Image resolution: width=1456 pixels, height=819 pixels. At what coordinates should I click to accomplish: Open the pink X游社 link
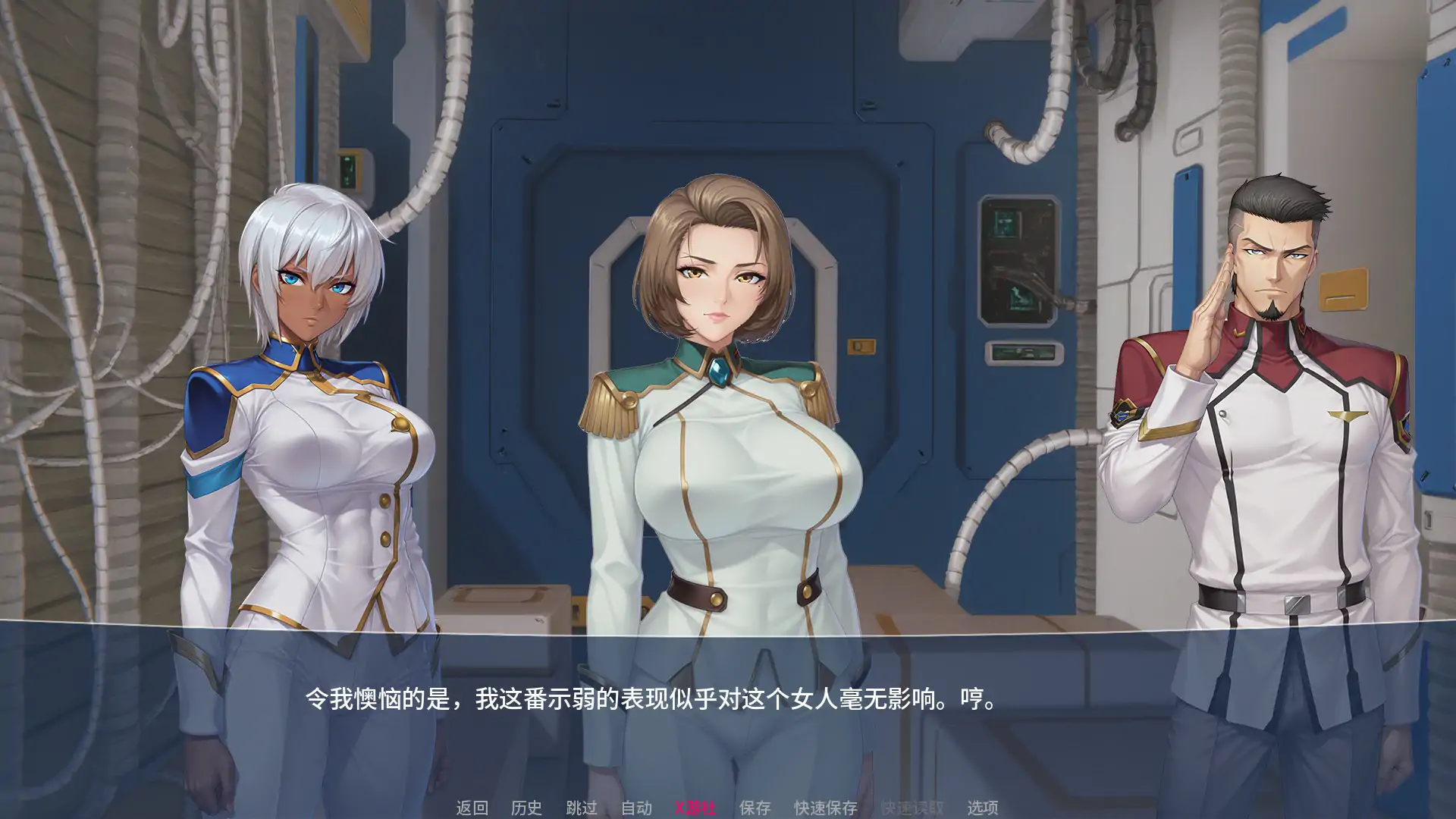pyautogui.click(x=695, y=808)
